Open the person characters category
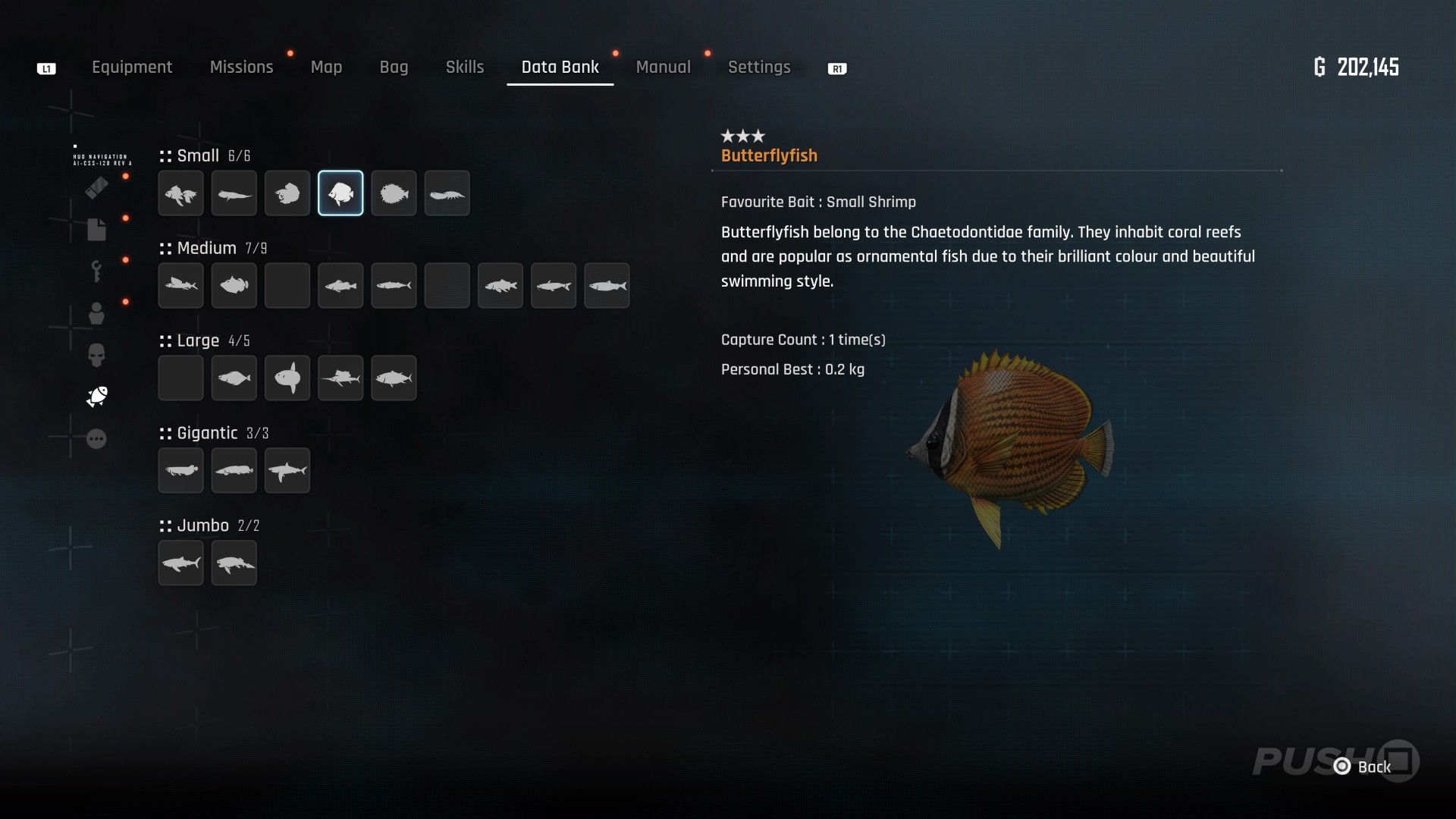The height and width of the screenshot is (819, 1456). tap(96, 313)
